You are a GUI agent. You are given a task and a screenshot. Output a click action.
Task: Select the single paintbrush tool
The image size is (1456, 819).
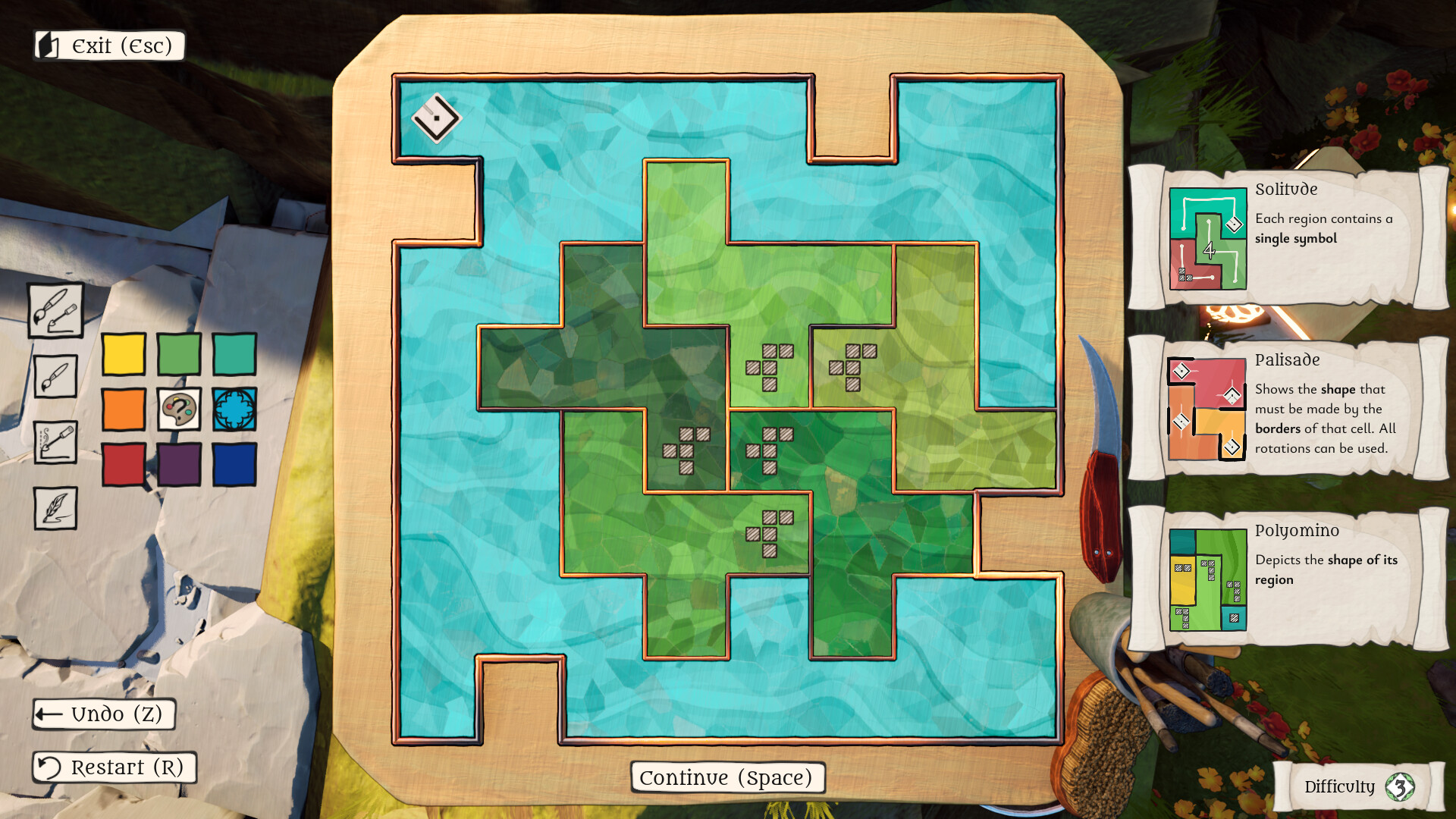(x=55, y=375)
